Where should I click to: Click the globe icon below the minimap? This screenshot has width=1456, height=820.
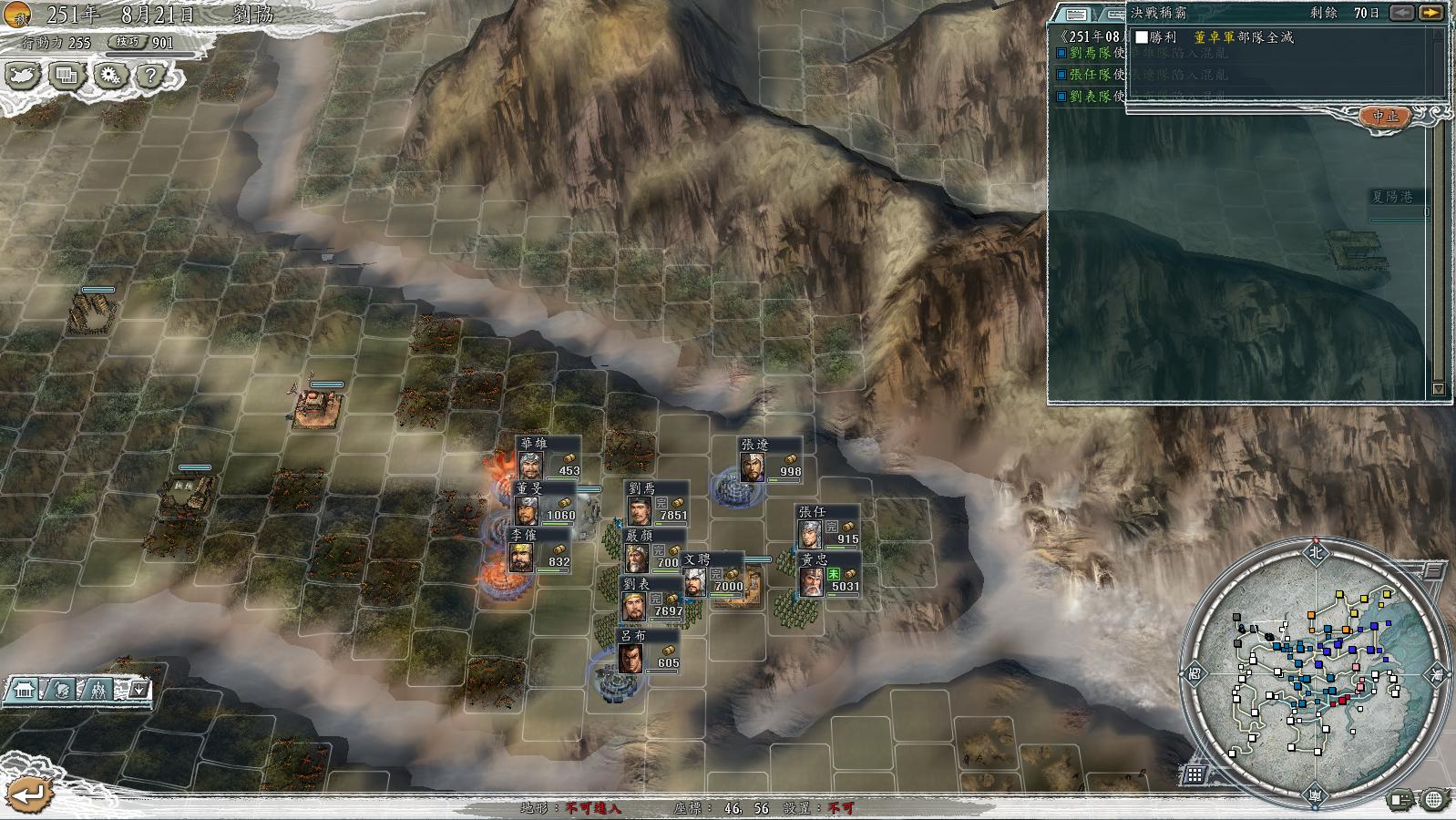(1434, 801)
